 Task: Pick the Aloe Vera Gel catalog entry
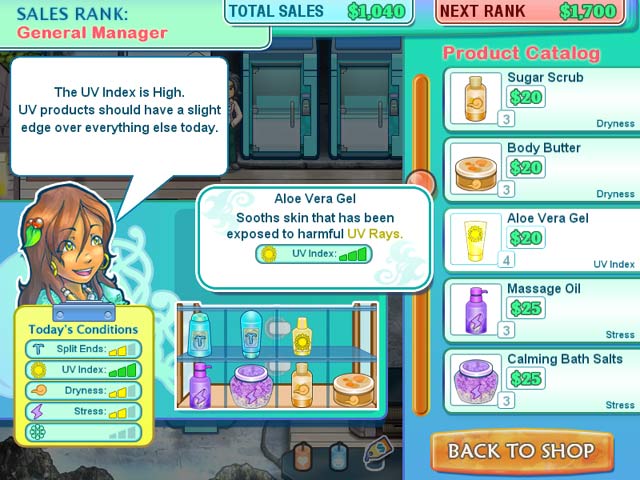pos(541,239)
